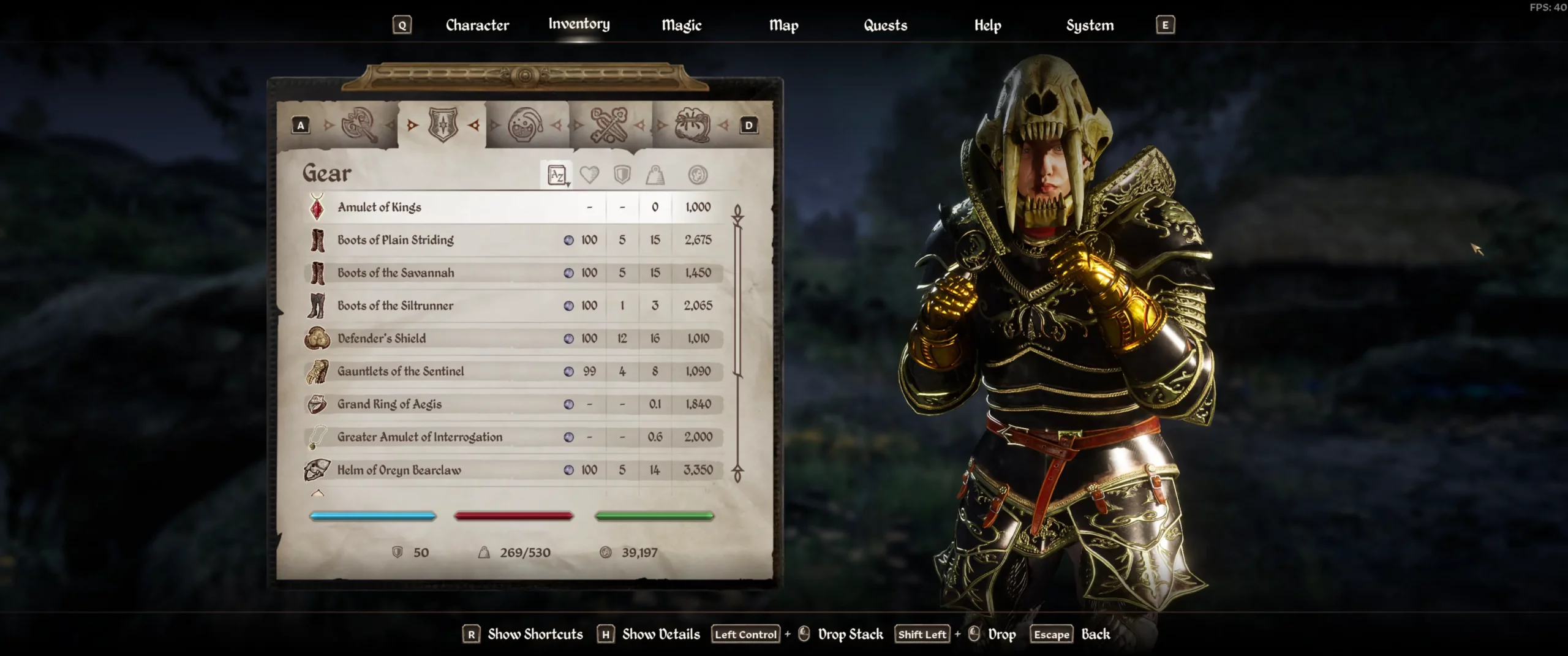Screen dimensions: 1568x656
Task: Choose Boots of the Siltrunner
Action: [x=395, y=306]
